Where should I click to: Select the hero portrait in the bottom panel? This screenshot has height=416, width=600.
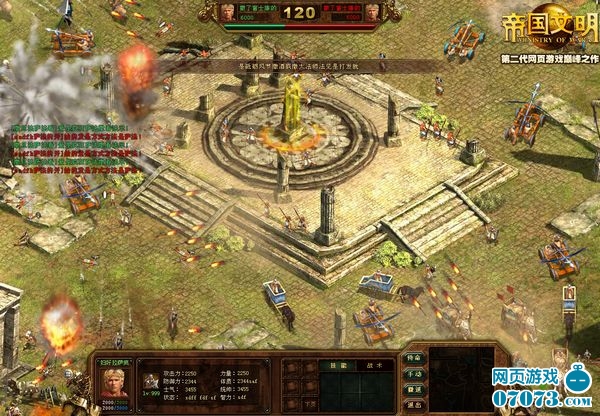pos(111,379)
